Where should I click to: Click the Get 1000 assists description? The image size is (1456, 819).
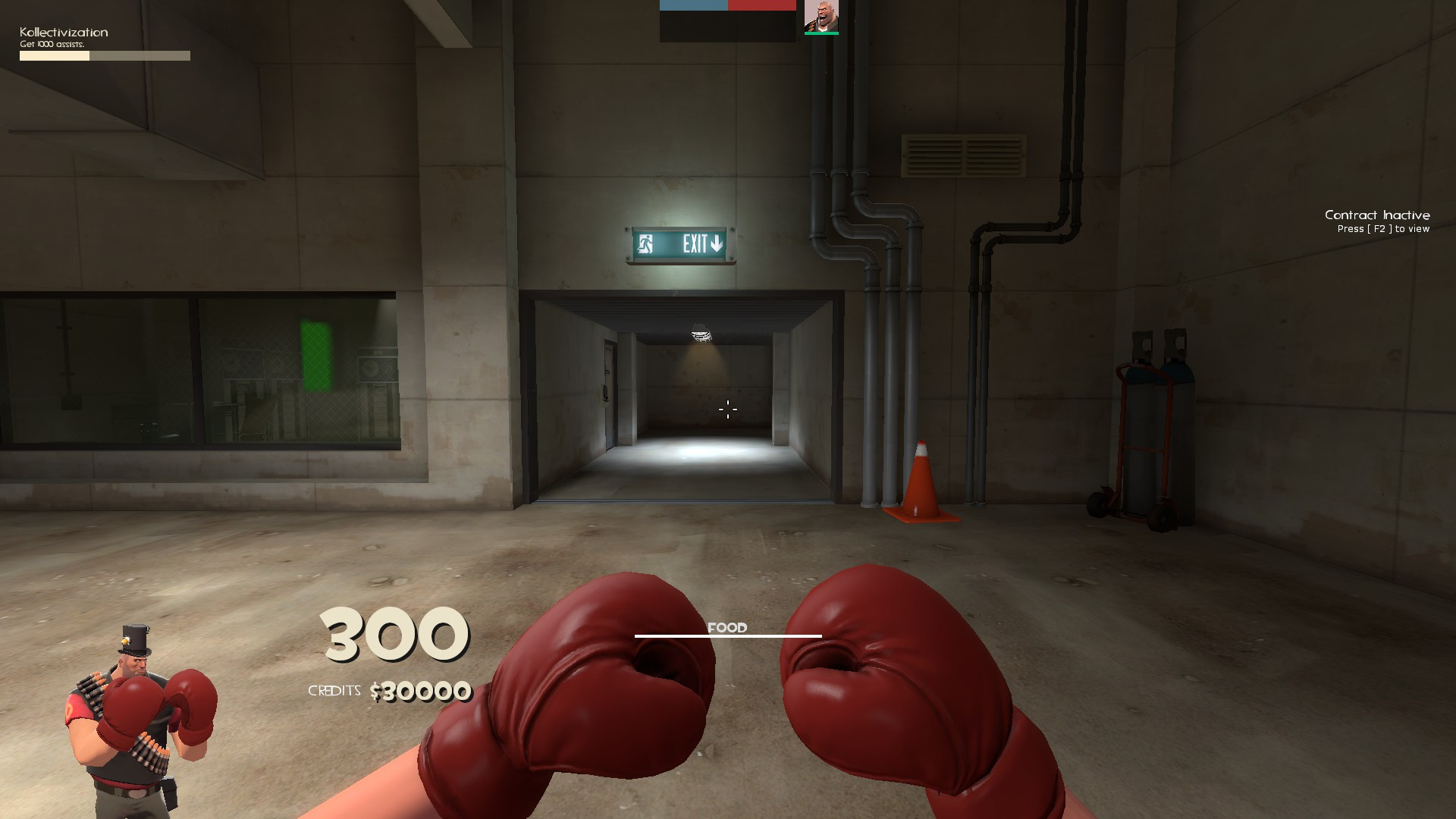[52, 45]
